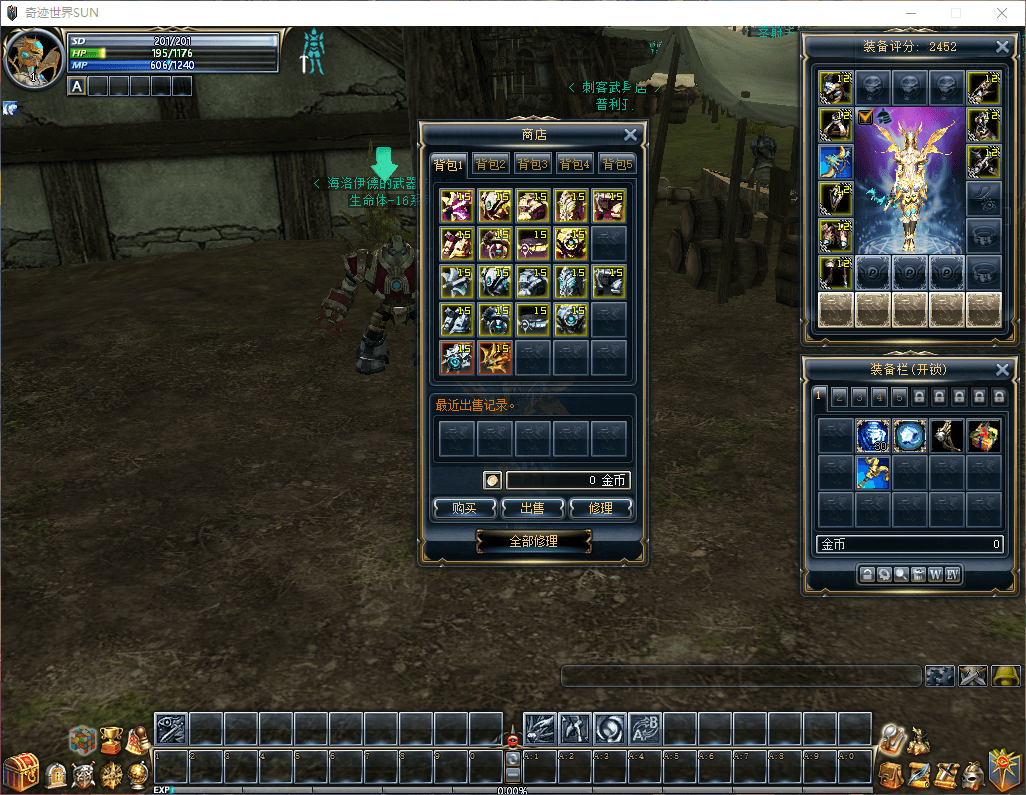Click the 购买 buy button

pyautogui.click(x=464, y=508)
